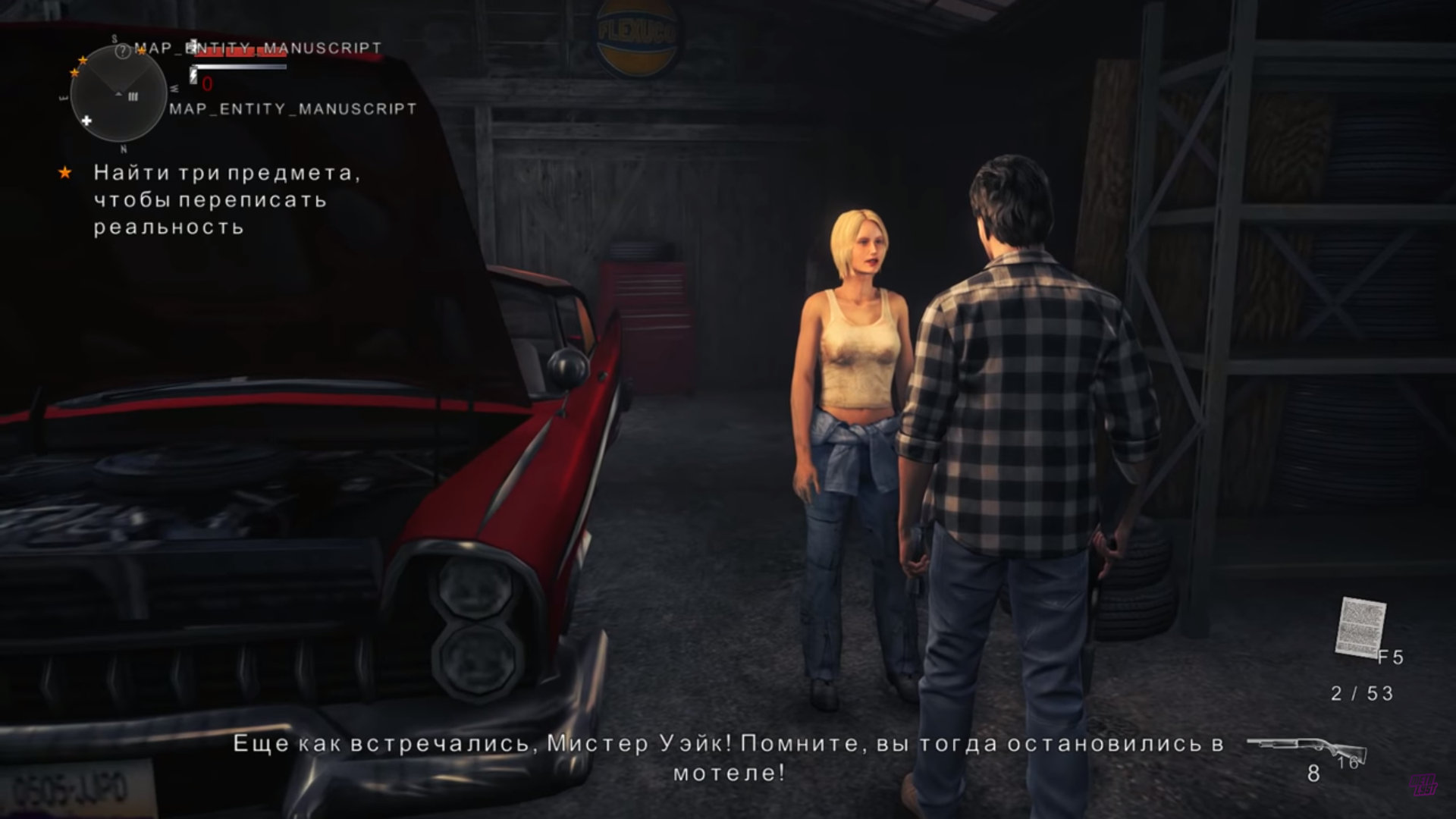The height and width of the screenshot is (819, 1456).
Task: Click the white plus marker on minimap
Action: 86,121
